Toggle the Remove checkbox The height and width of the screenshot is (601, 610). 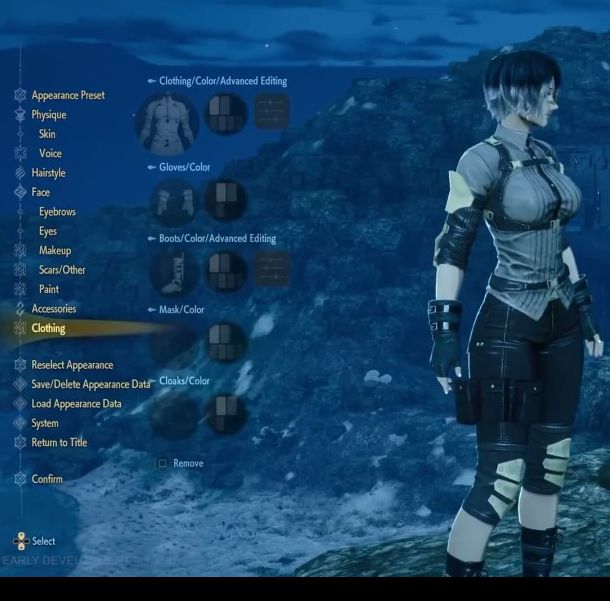[162, 464]
